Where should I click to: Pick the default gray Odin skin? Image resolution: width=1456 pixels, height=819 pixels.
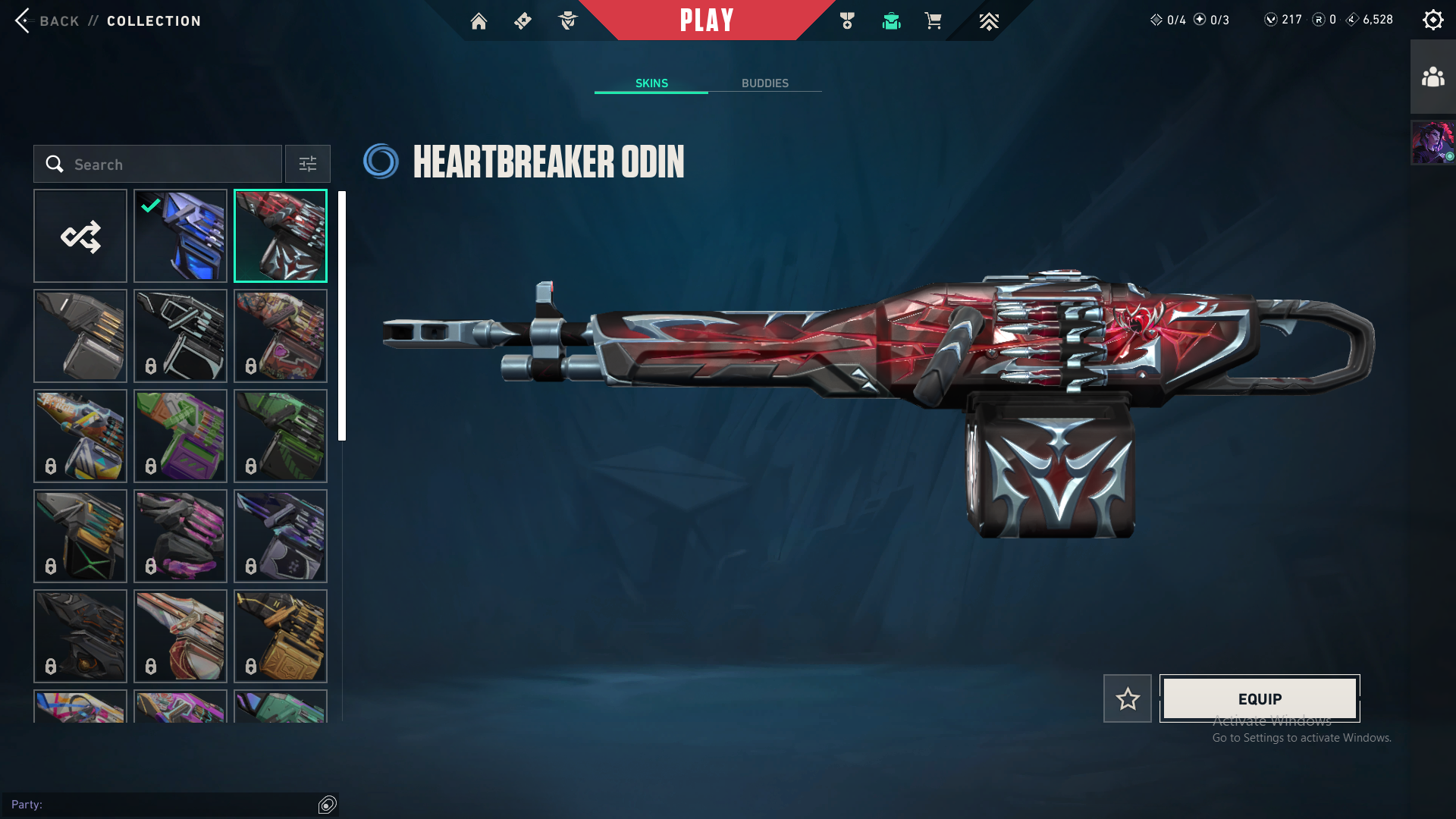coord(80,336)
